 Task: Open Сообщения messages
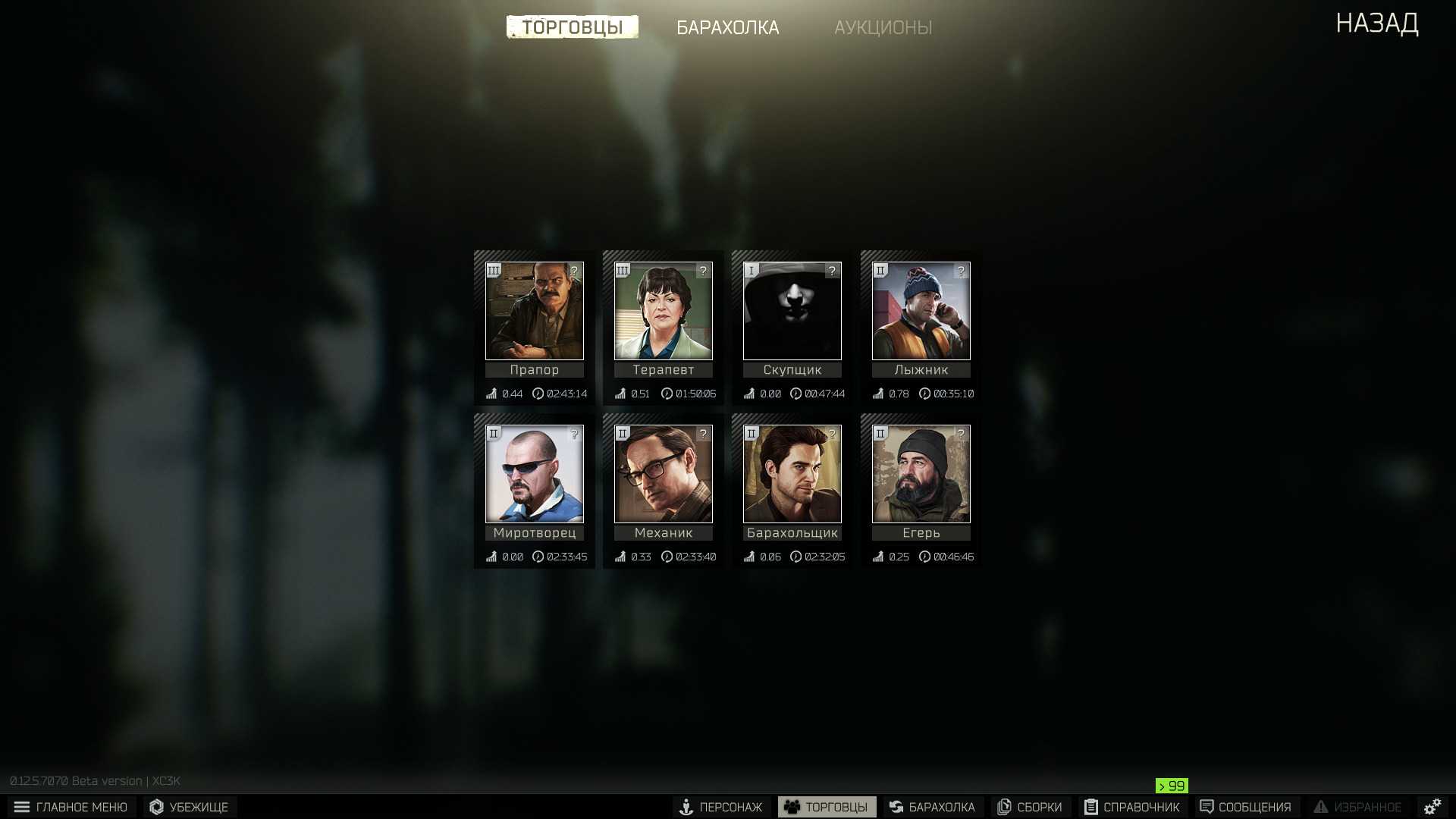(x=1246, y=807)
